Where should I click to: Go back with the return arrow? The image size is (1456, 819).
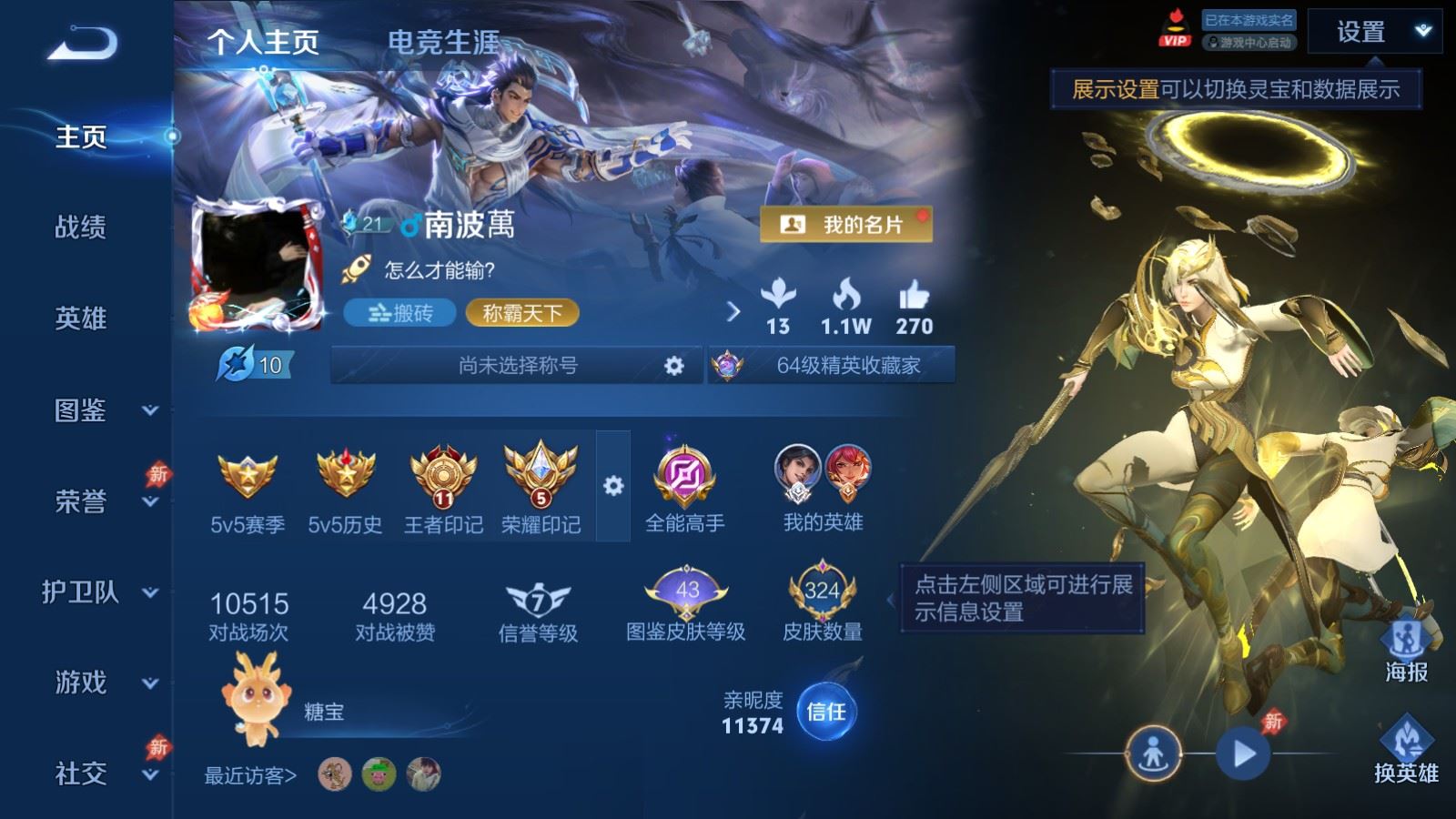(82, 43)
